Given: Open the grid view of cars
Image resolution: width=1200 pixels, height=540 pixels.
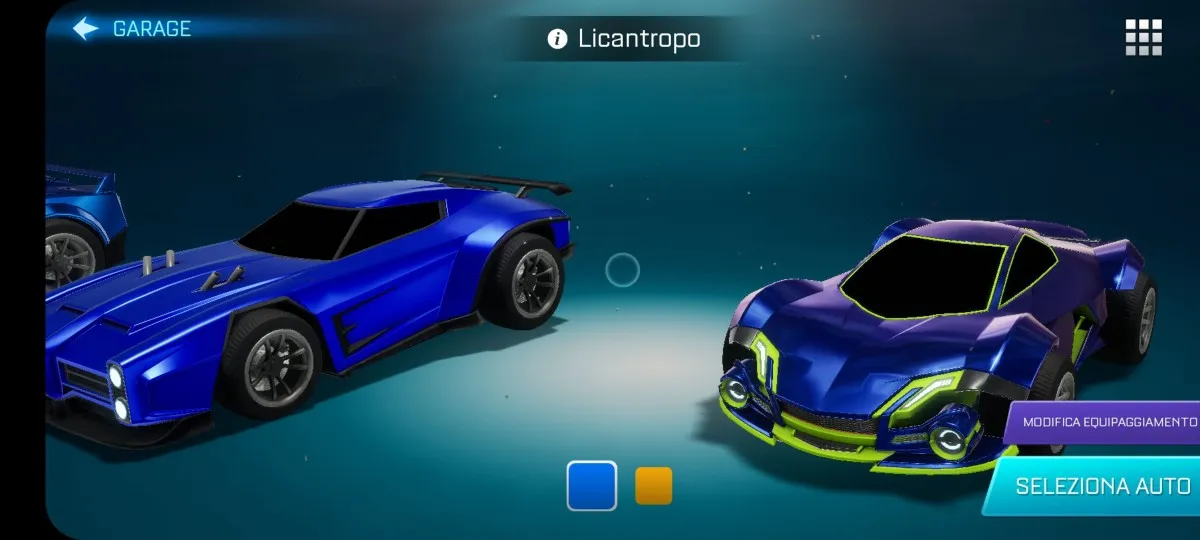Looking at the screenshot, I should [x=1143, y=37].
